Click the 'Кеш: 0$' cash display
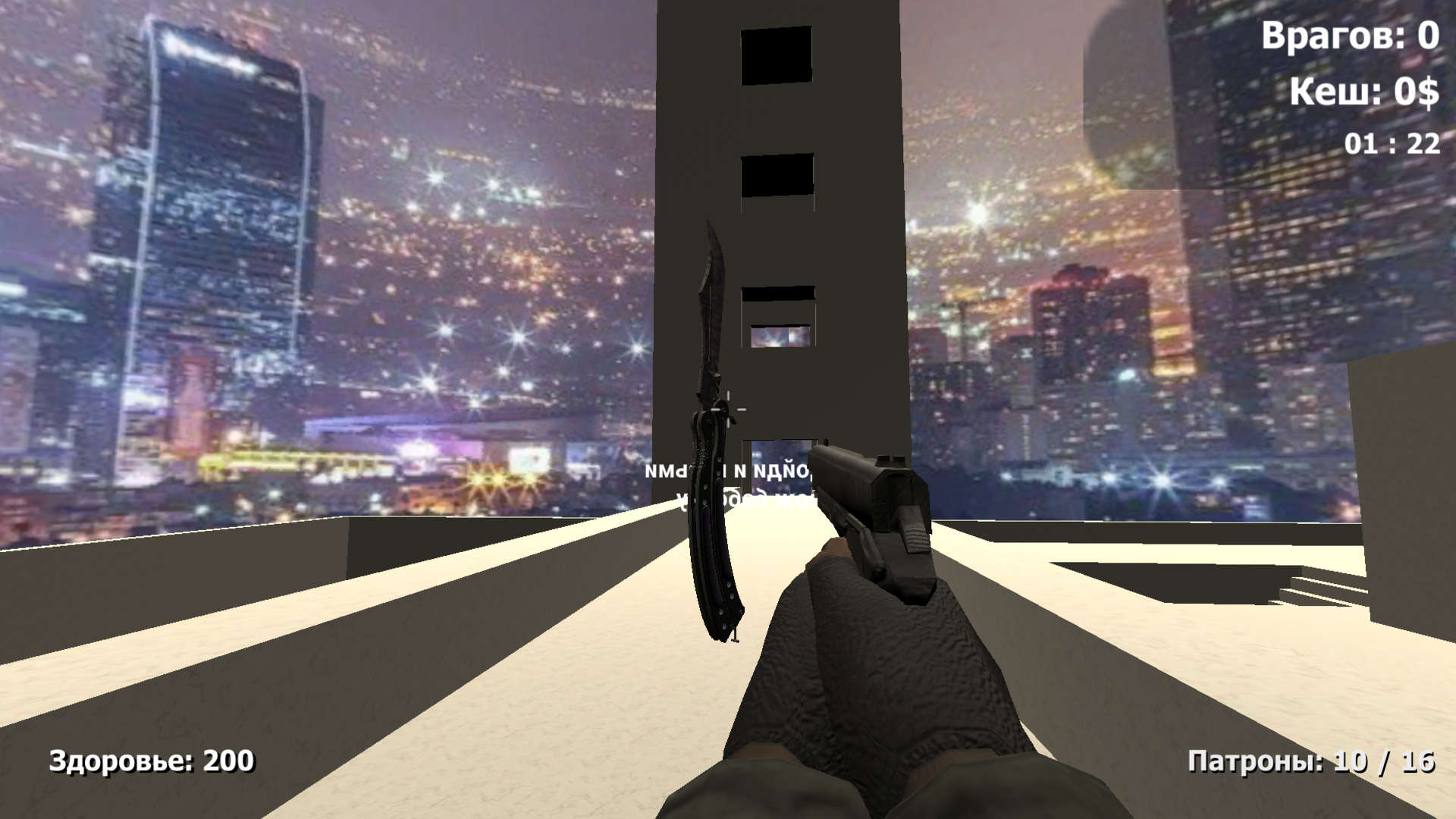 (1365, 94)
